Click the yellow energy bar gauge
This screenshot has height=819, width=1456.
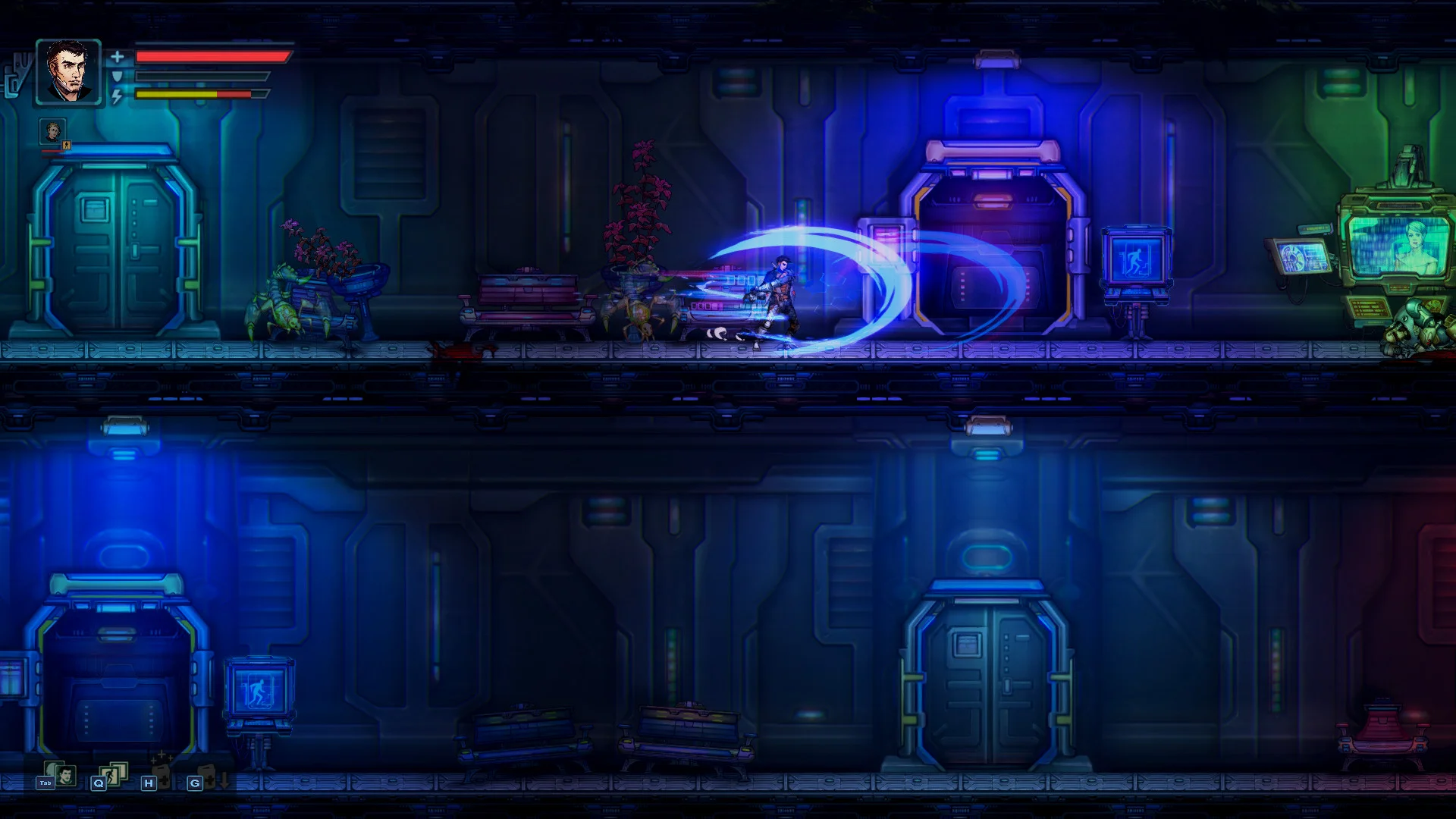pos(190,96)
